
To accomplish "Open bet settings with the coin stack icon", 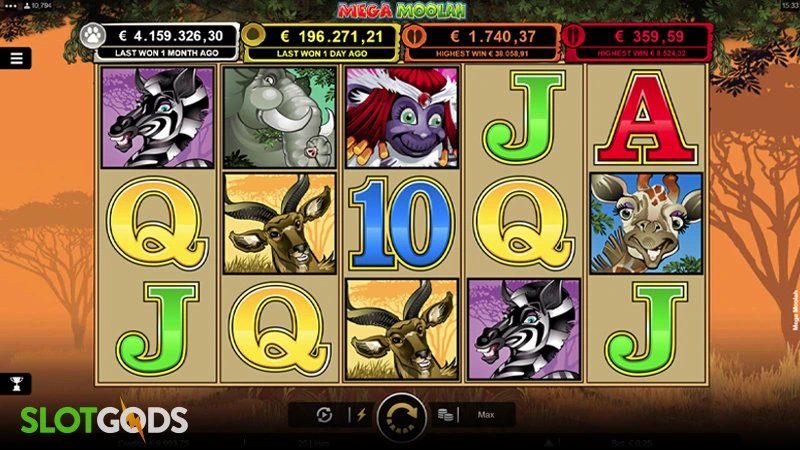I will click(x=446, y=415).
